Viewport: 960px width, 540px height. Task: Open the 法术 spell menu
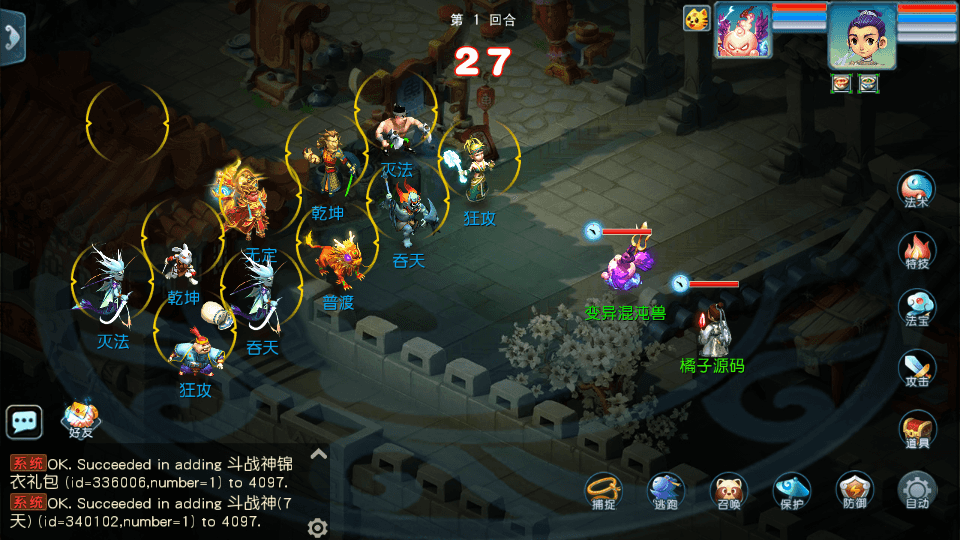(x=916, y=190)
